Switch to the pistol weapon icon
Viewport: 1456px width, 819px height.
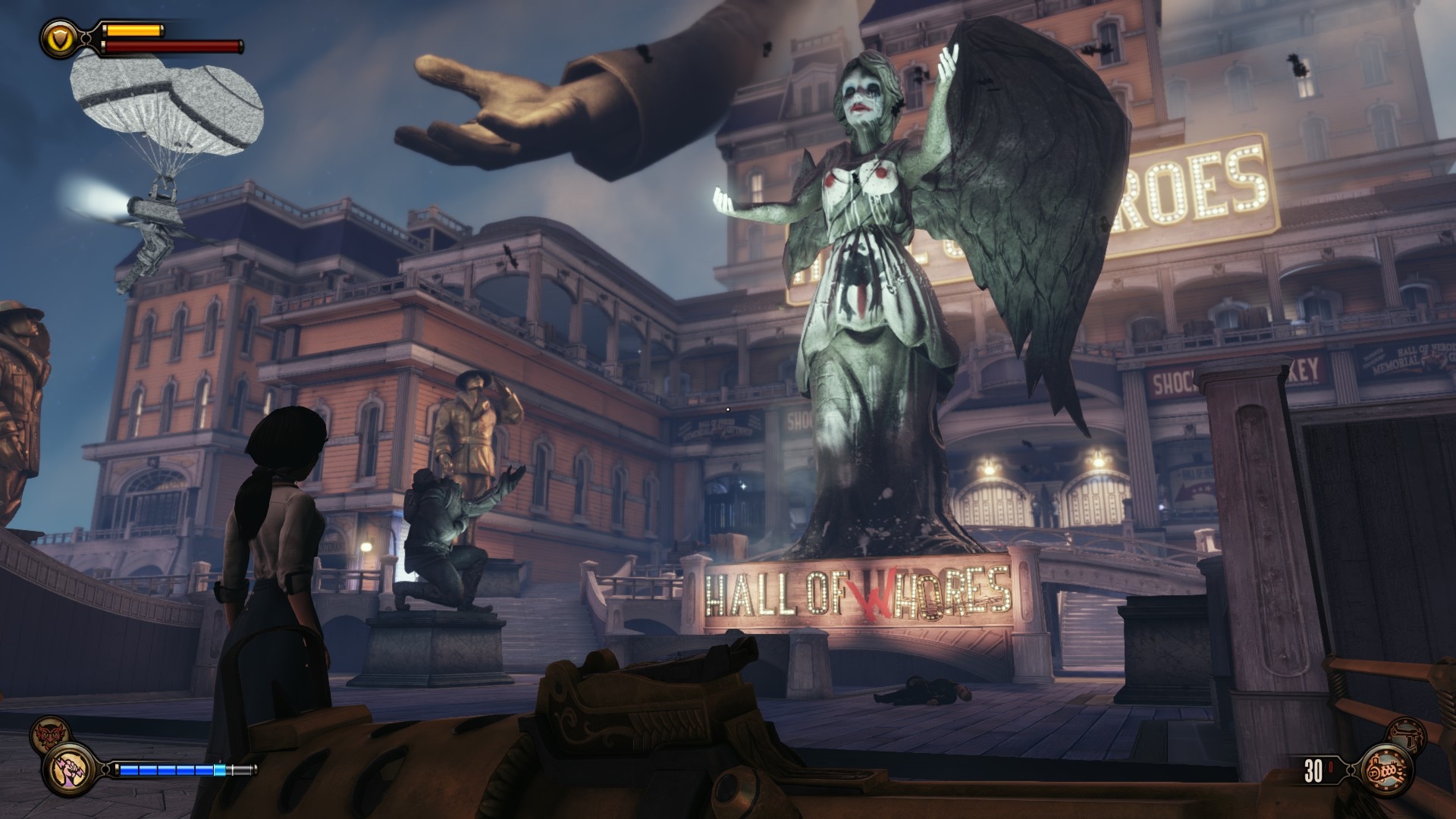1407,734
